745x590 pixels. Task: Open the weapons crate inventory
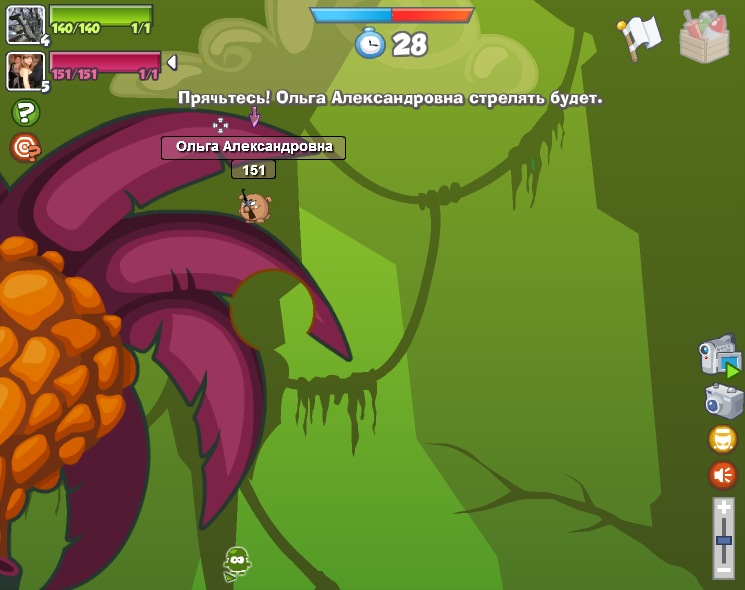[x=704, y=37]
